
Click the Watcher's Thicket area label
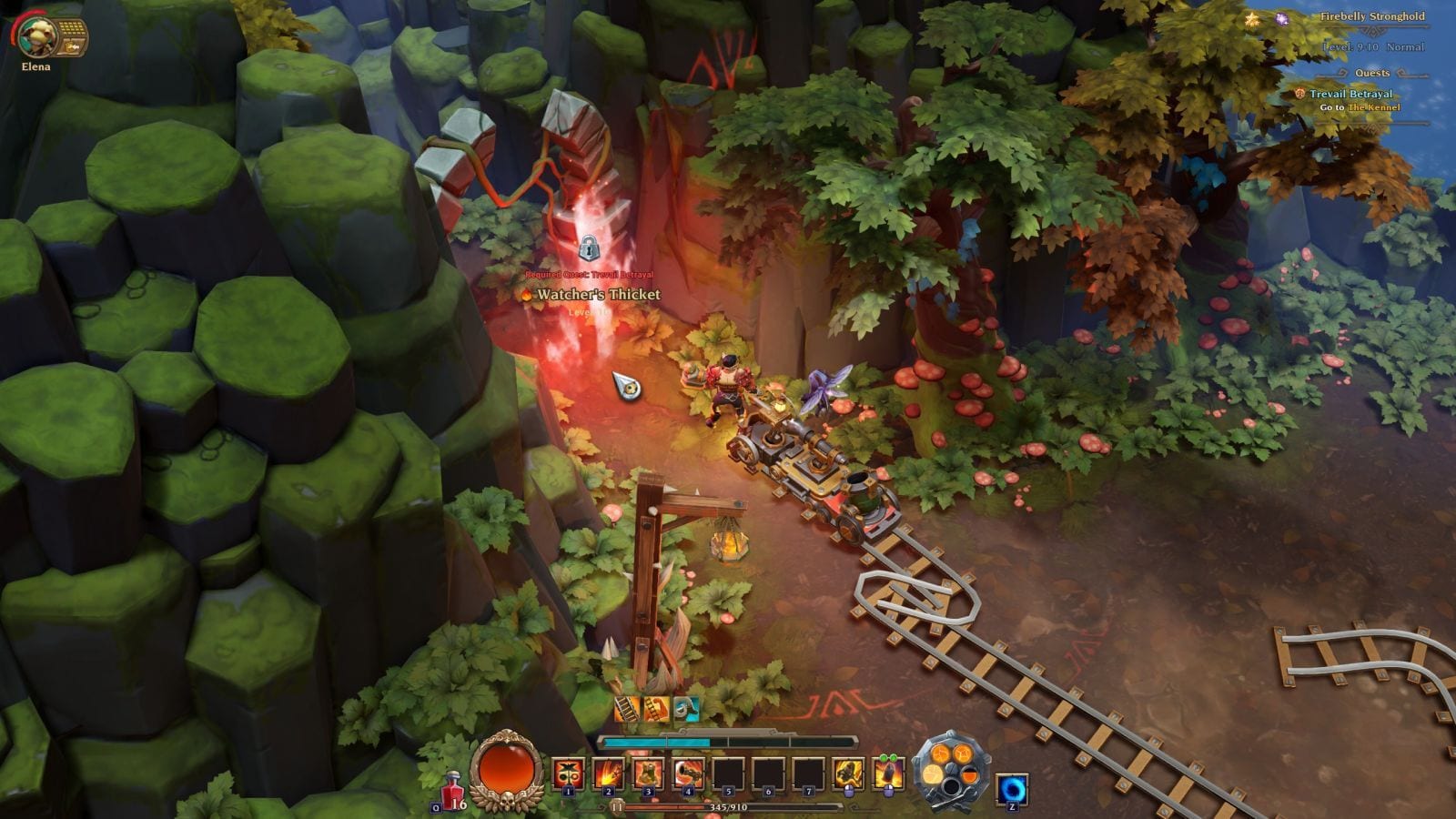[x=597, y=295]
